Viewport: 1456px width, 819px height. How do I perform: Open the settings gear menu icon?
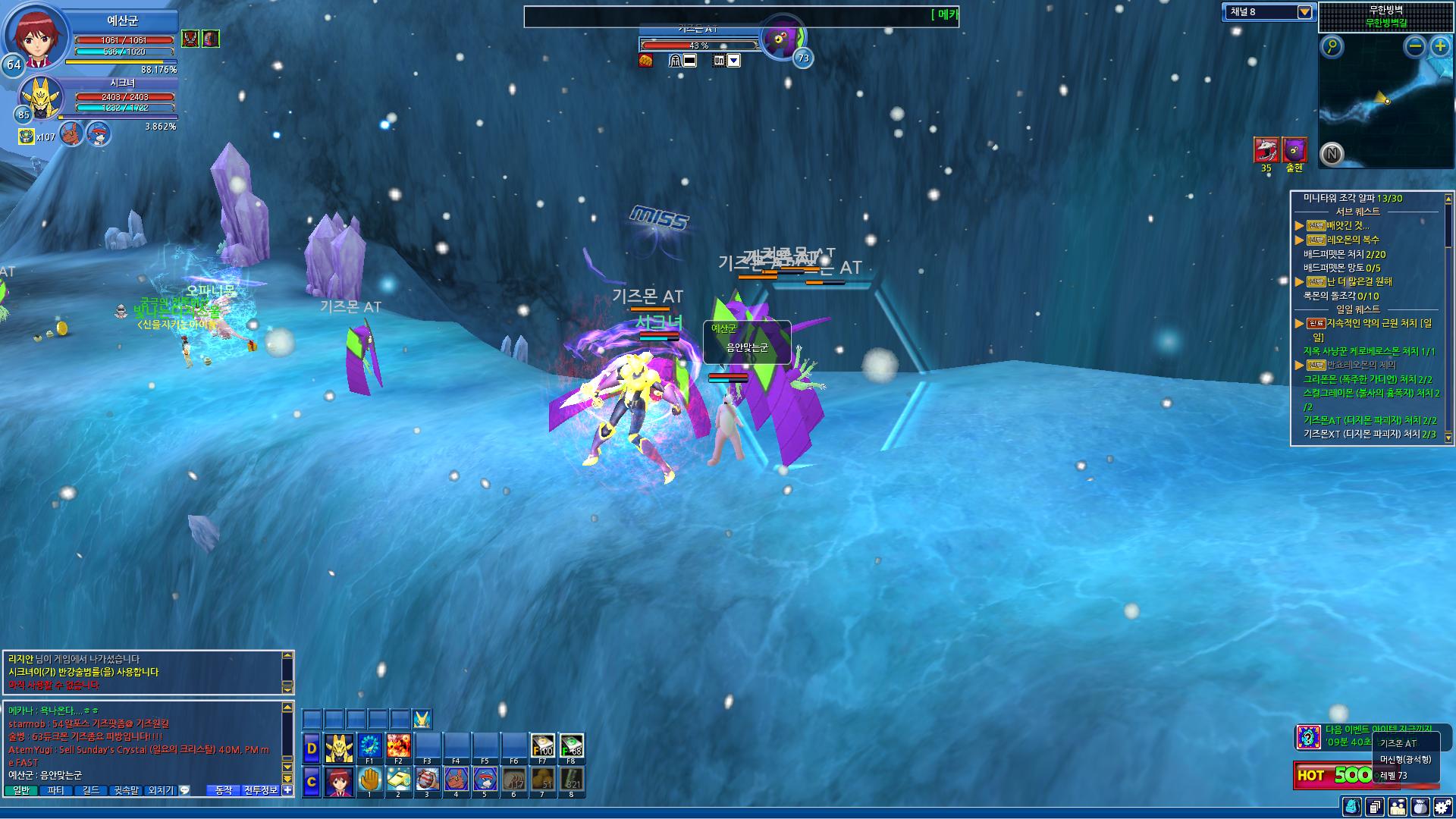point(1442,807)
